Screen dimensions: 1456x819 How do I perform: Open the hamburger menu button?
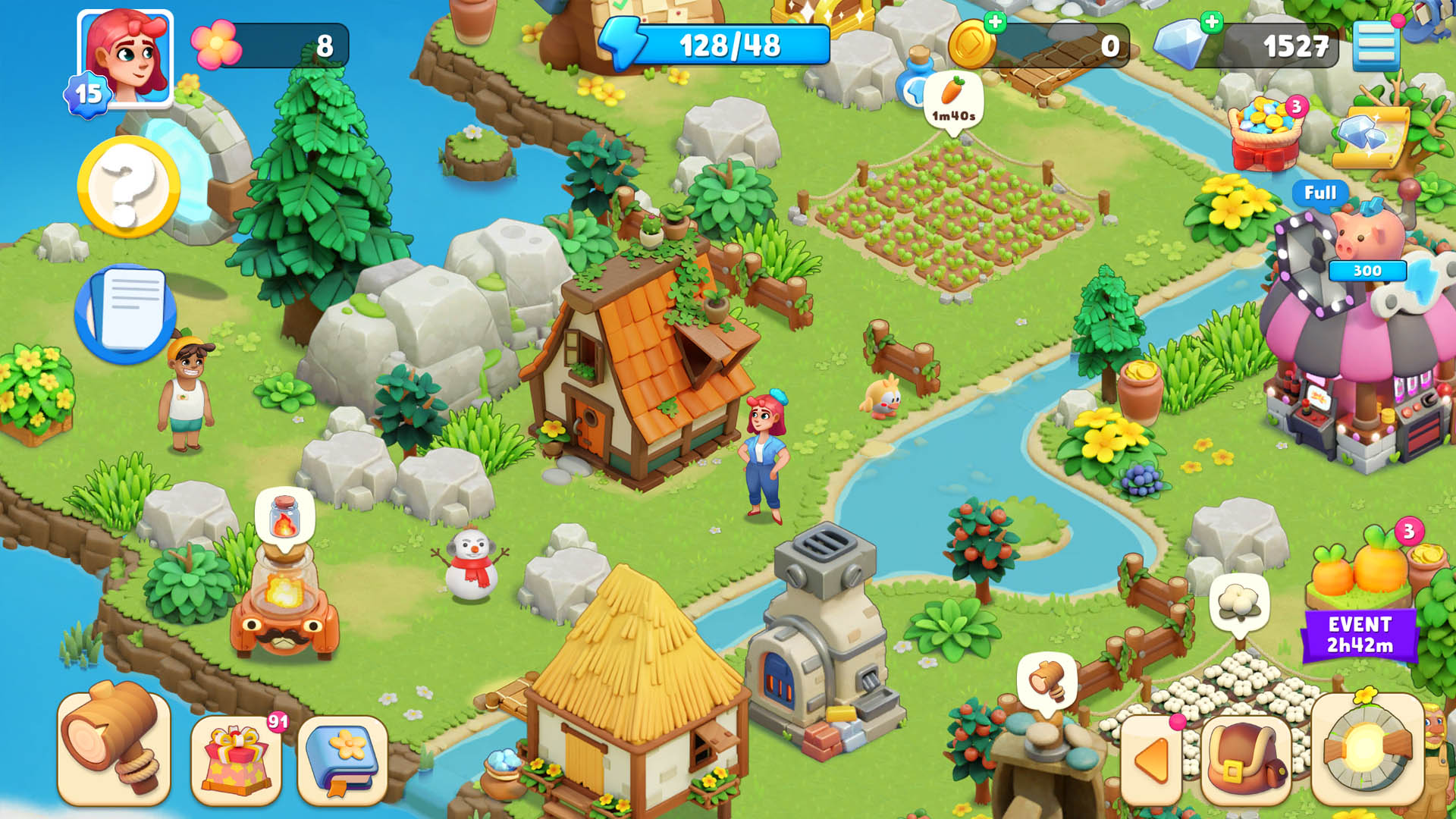[x=1376, y=45]
